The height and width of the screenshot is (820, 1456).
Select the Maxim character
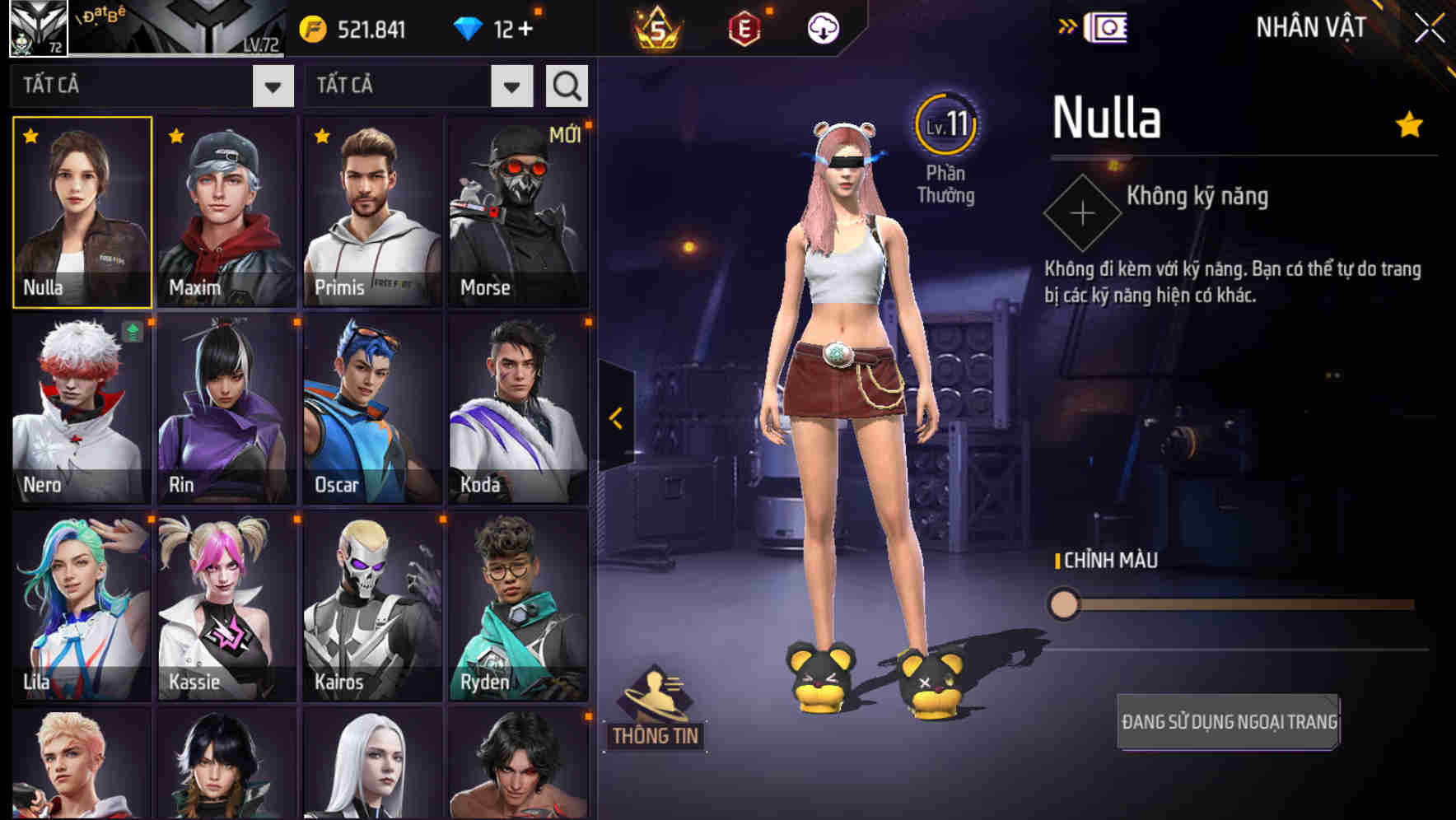tap(226, 212)
